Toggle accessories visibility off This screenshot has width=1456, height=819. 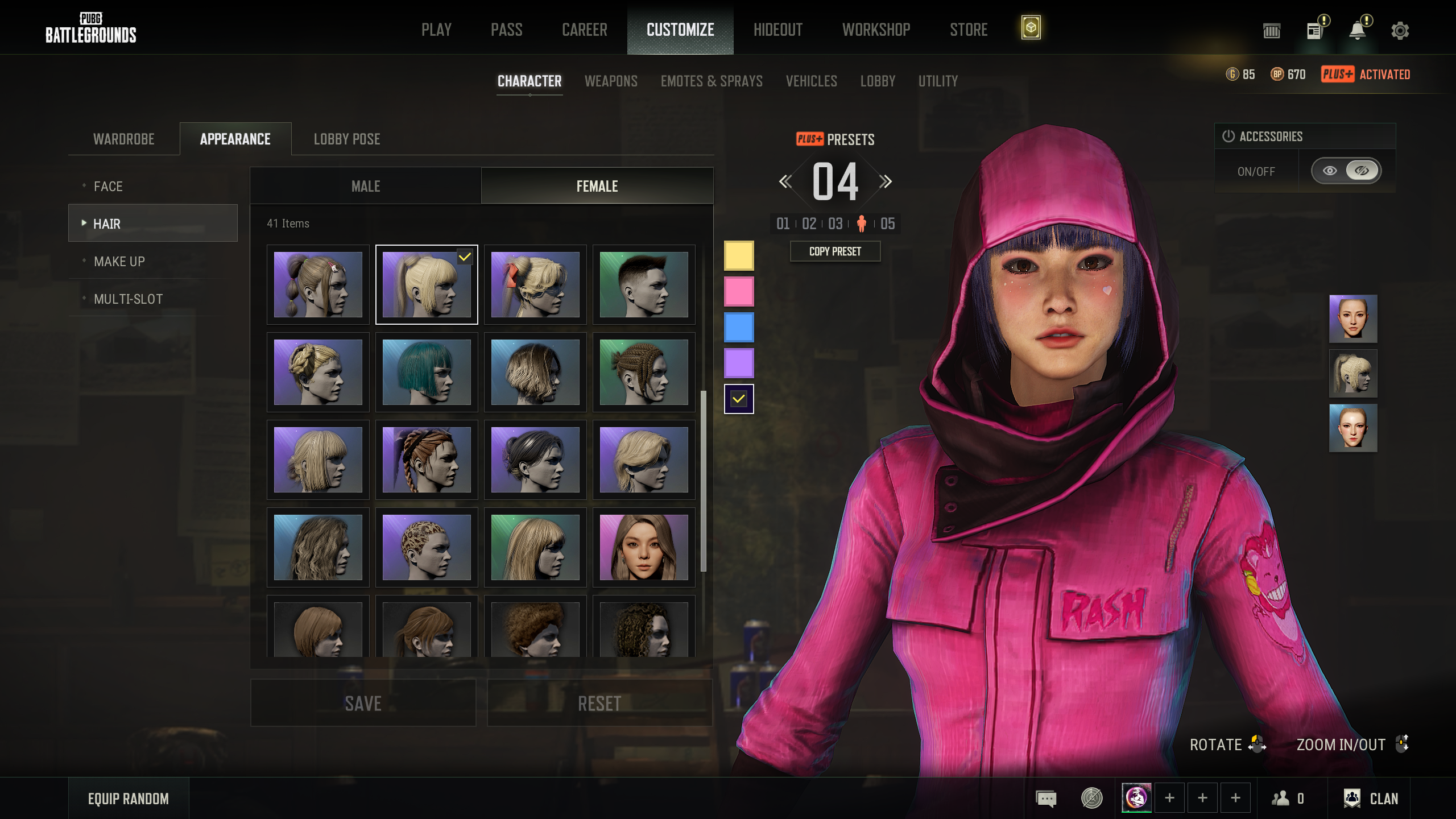1362,171
